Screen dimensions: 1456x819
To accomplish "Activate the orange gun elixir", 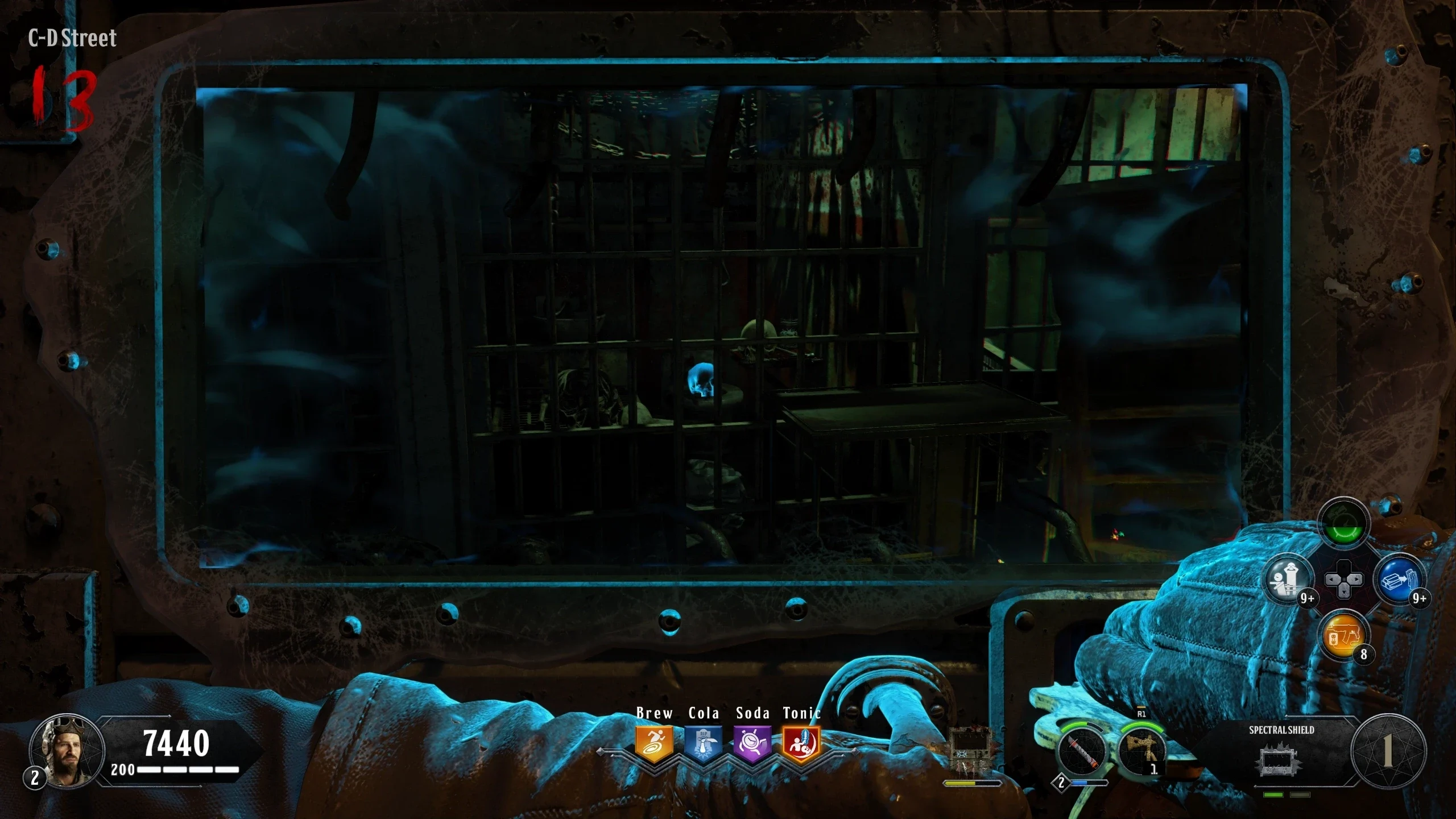I will 1345,635.
